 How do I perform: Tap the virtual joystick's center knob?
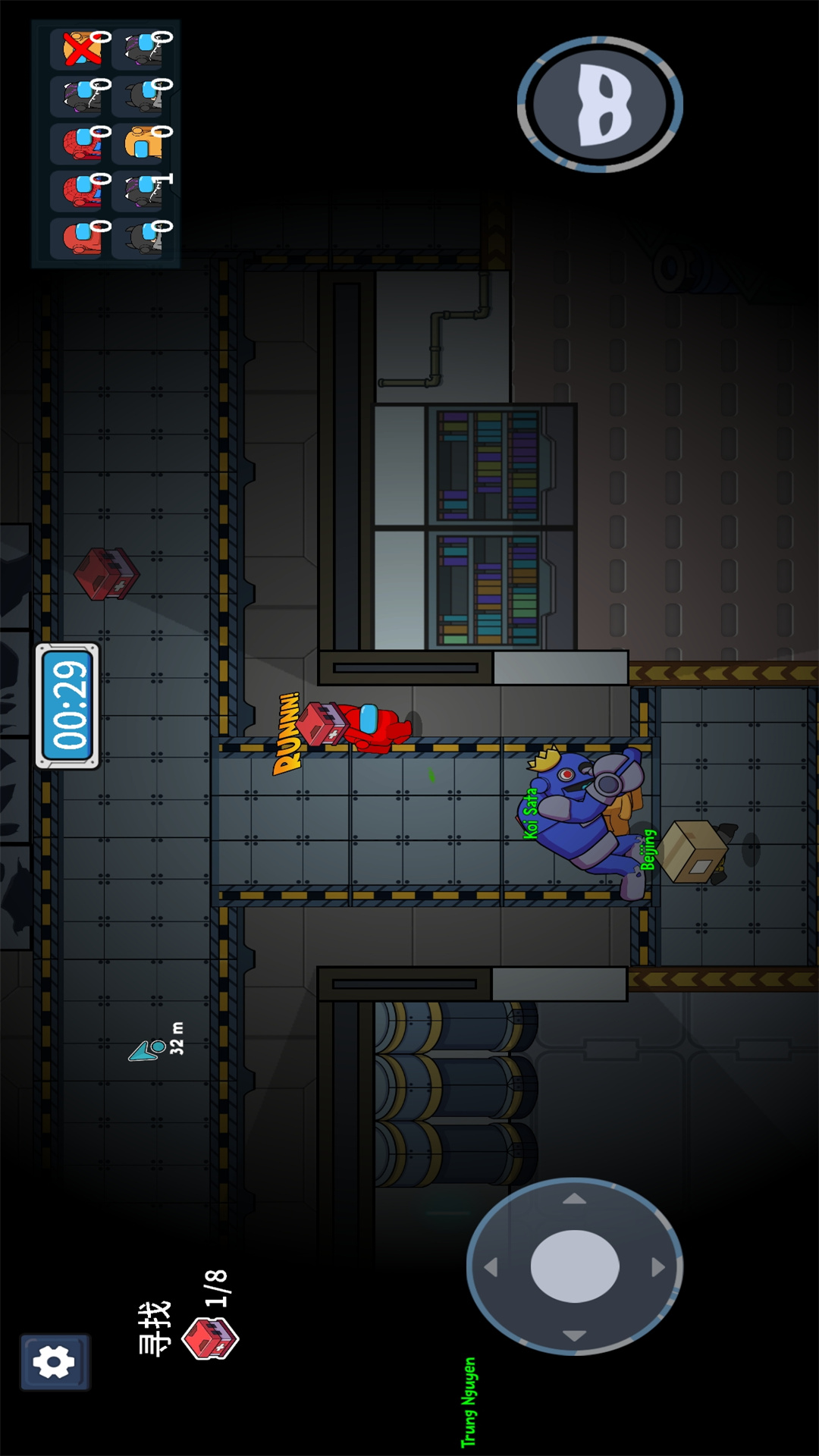[x=575, y=1266]
